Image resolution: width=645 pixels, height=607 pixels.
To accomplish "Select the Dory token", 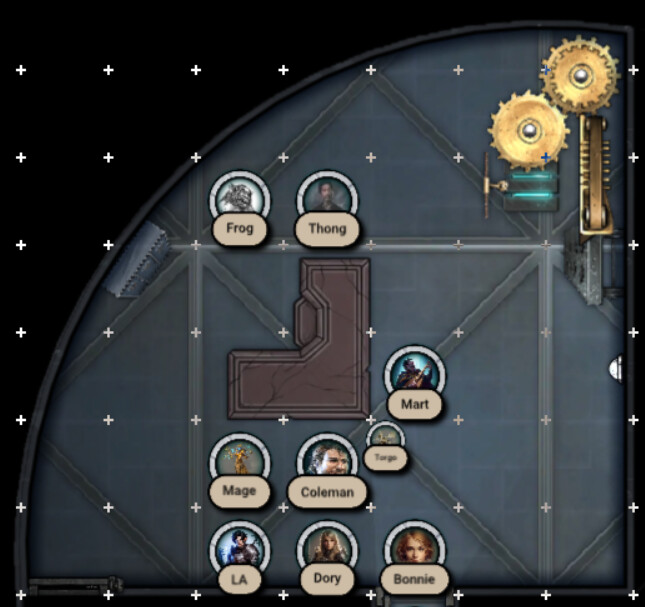I will (x=327, y=550).
